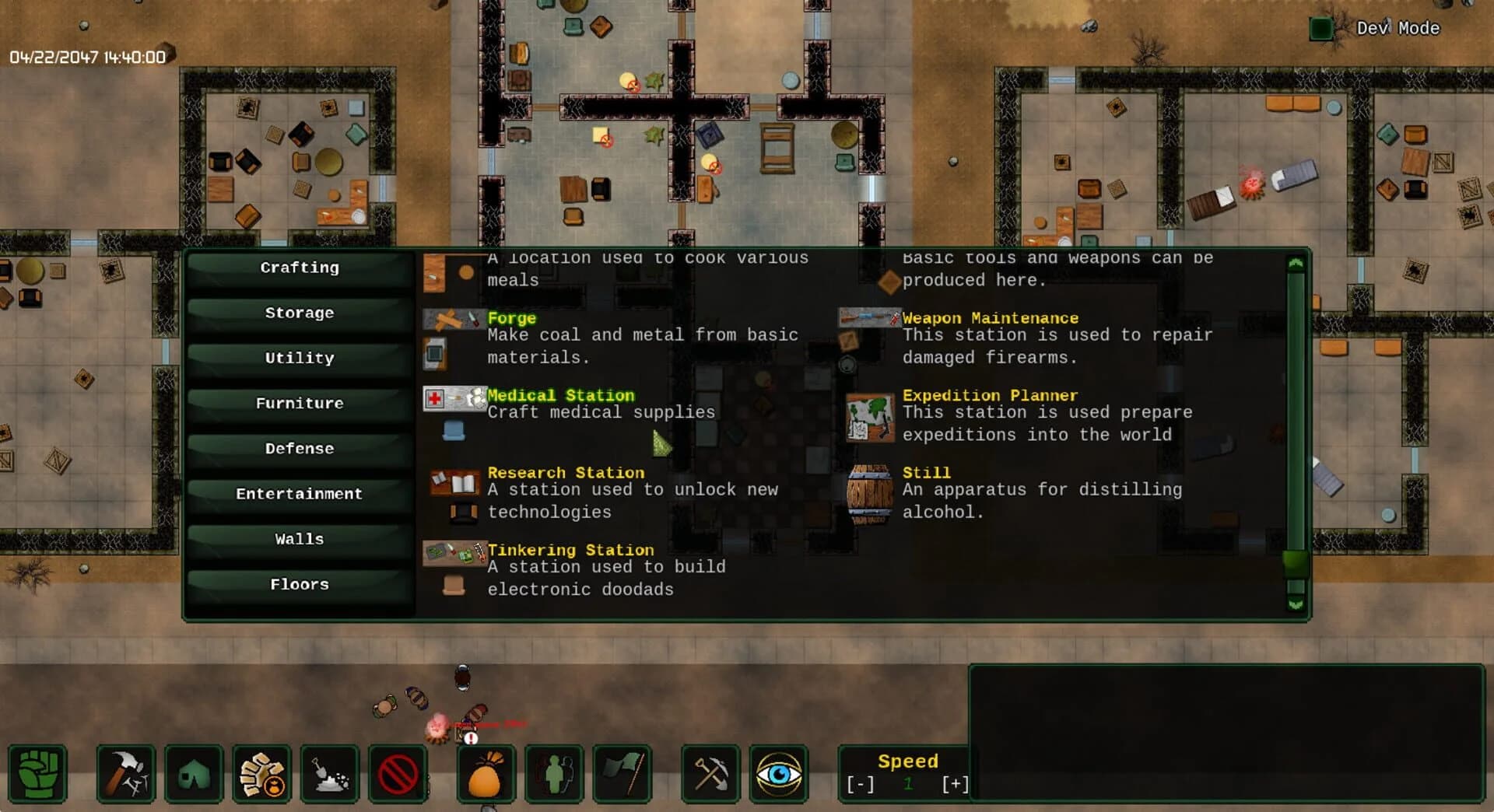Click the scrollbar down arrow

tap(1293, 603)
